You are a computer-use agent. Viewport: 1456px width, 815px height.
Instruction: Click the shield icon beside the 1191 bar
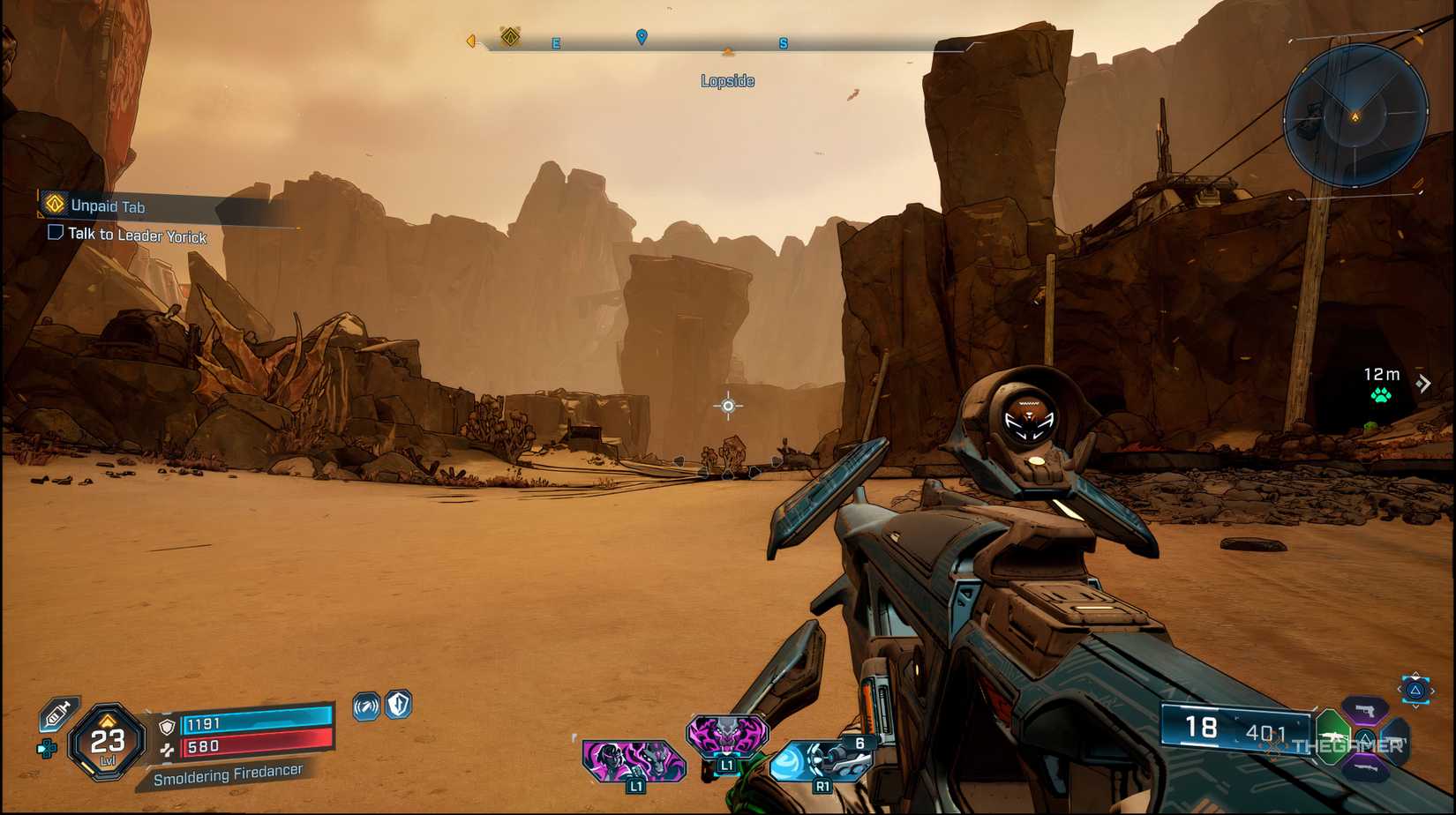coord(166,726)
